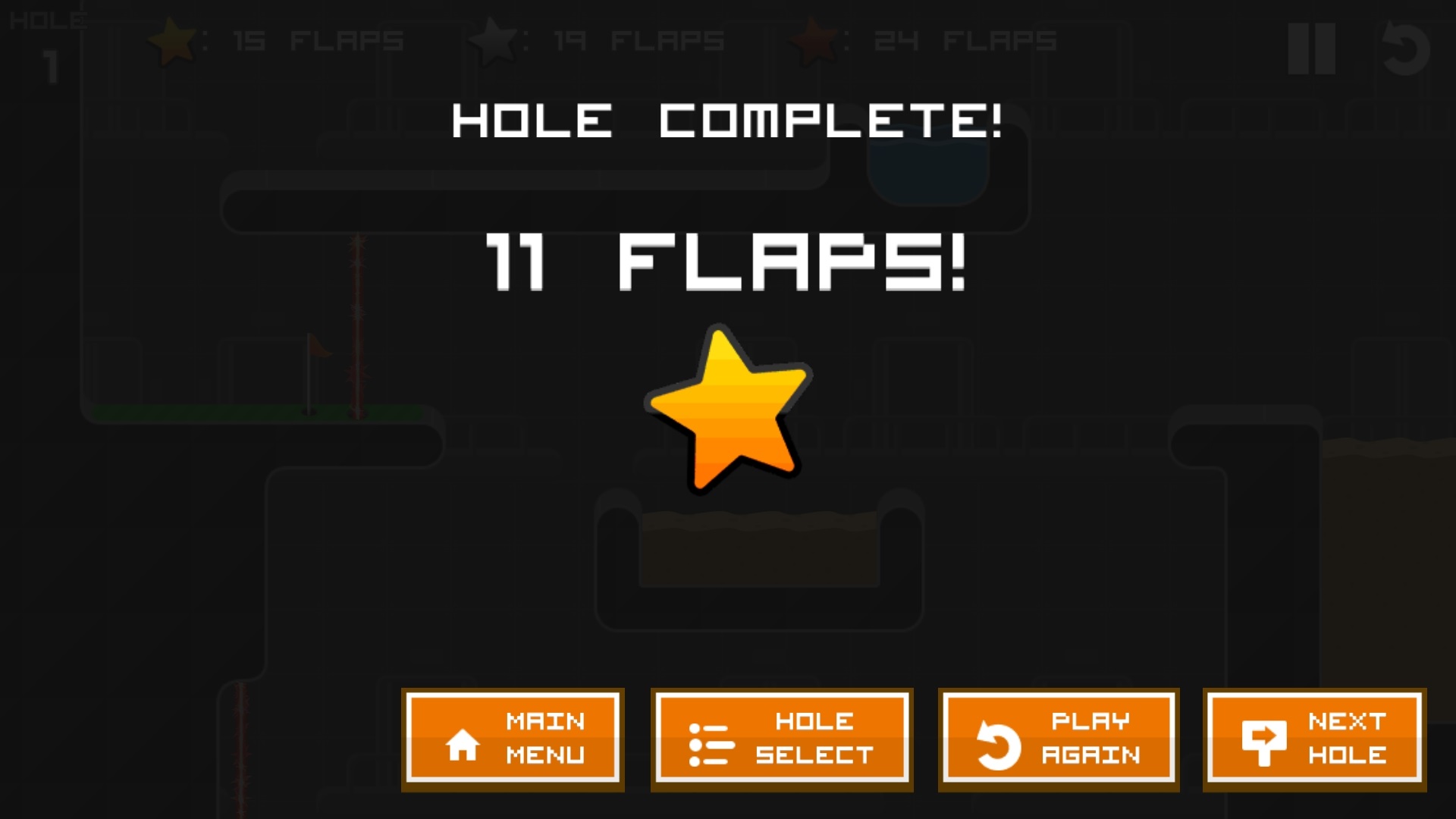This screenshot has width=1456, height=819.
Task: Click the dimmed restart arrow icon
Action: click(1404, 49)
